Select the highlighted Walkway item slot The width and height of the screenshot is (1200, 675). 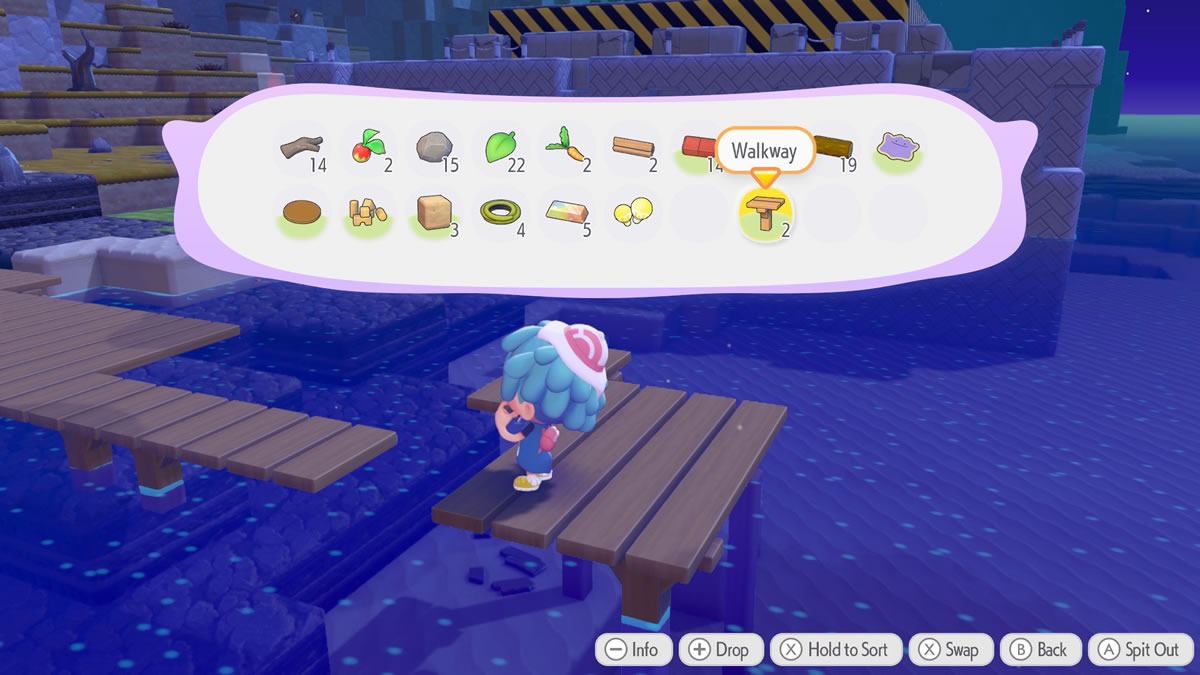765,215
